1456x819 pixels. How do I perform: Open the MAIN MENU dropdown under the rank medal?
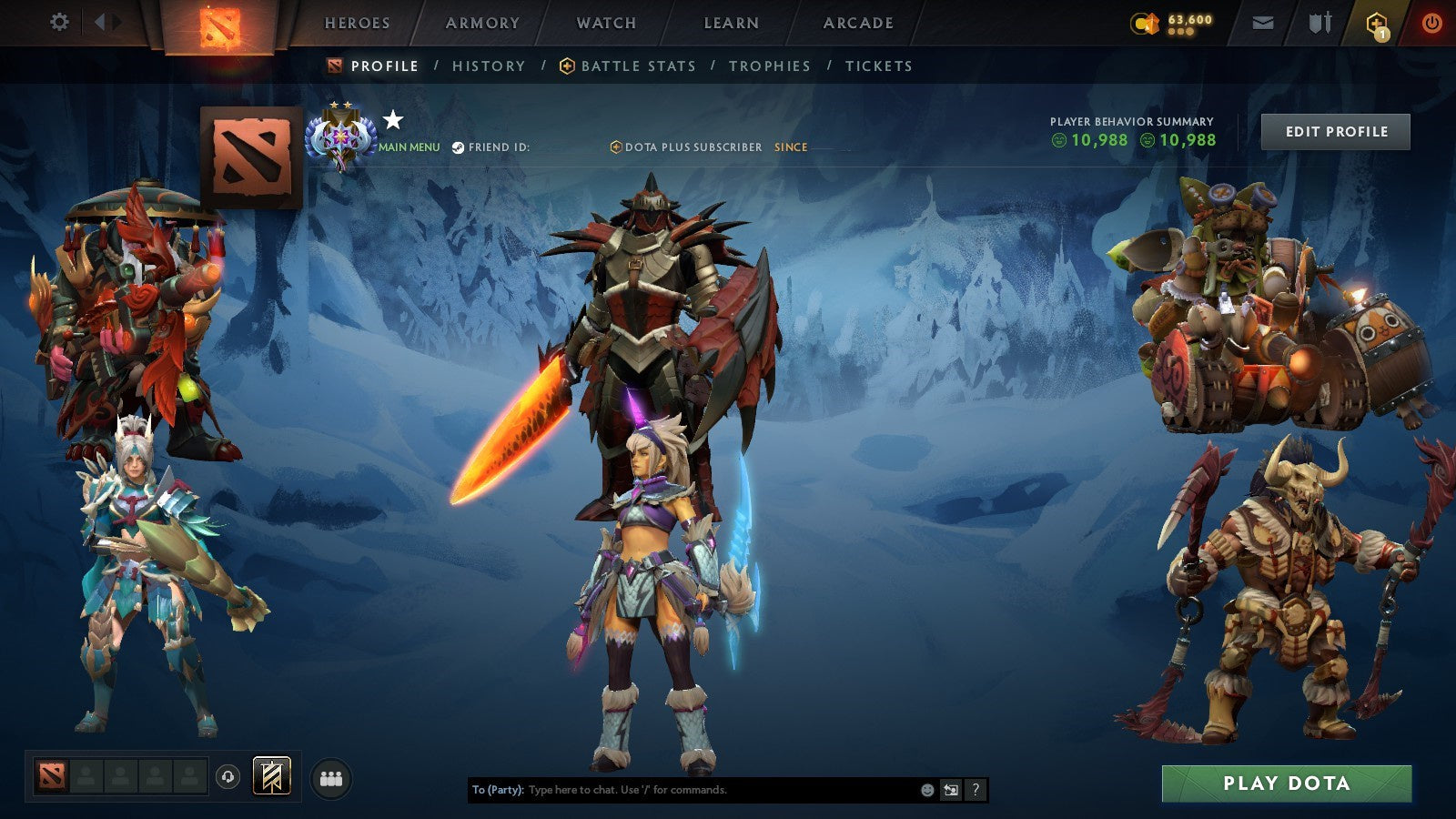pos(408,146)
